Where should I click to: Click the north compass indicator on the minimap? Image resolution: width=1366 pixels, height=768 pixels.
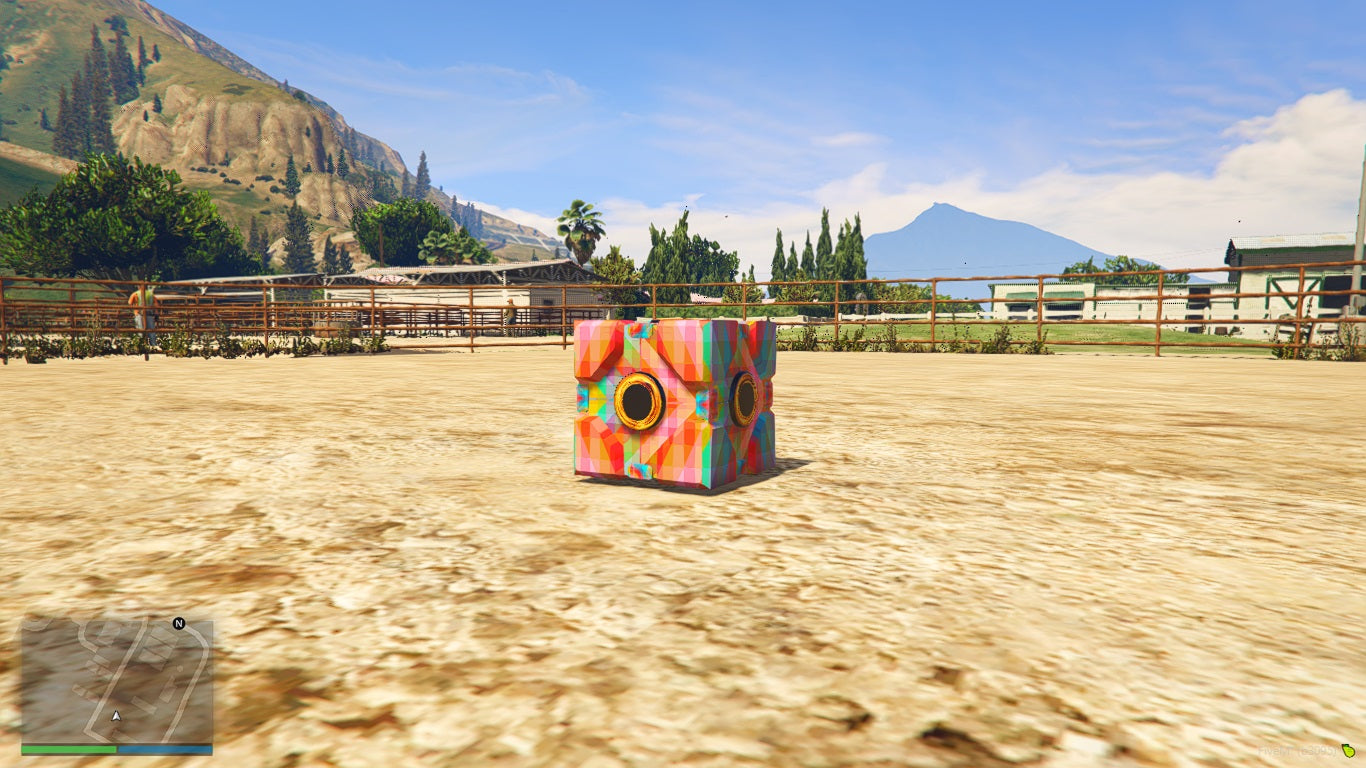(x=178, y=624)
